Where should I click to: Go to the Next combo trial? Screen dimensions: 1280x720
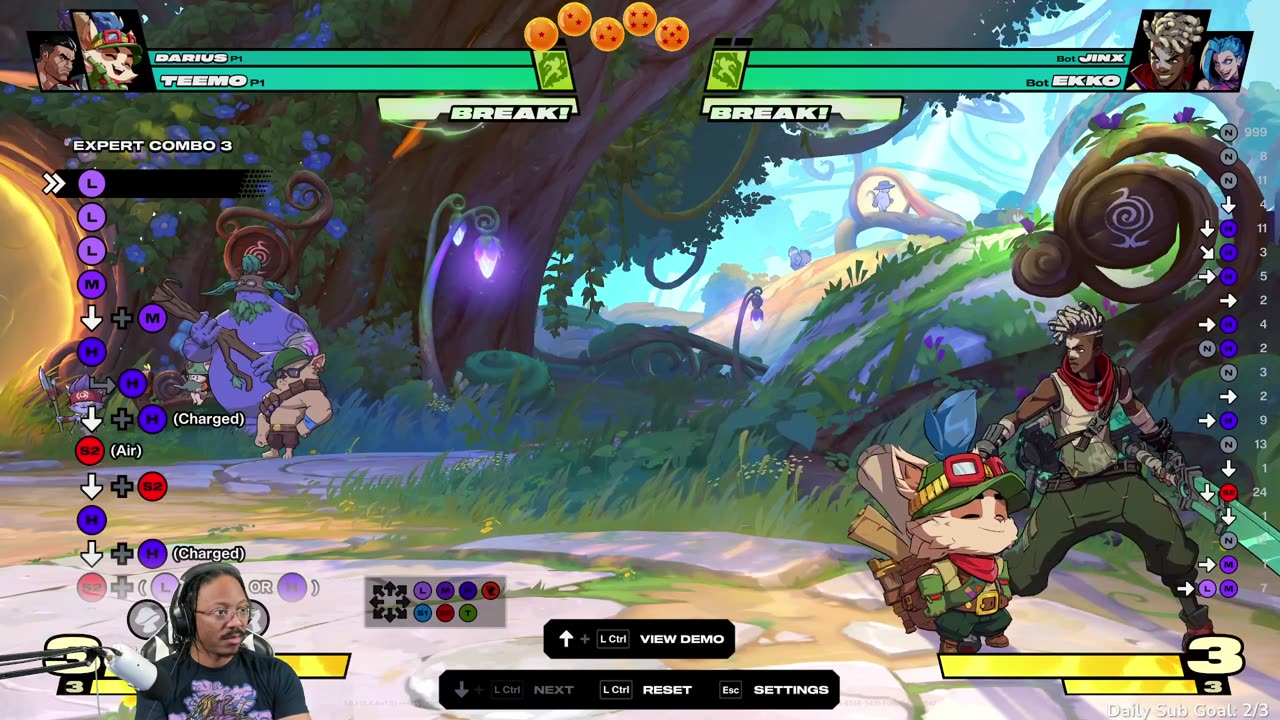point(553,690)
